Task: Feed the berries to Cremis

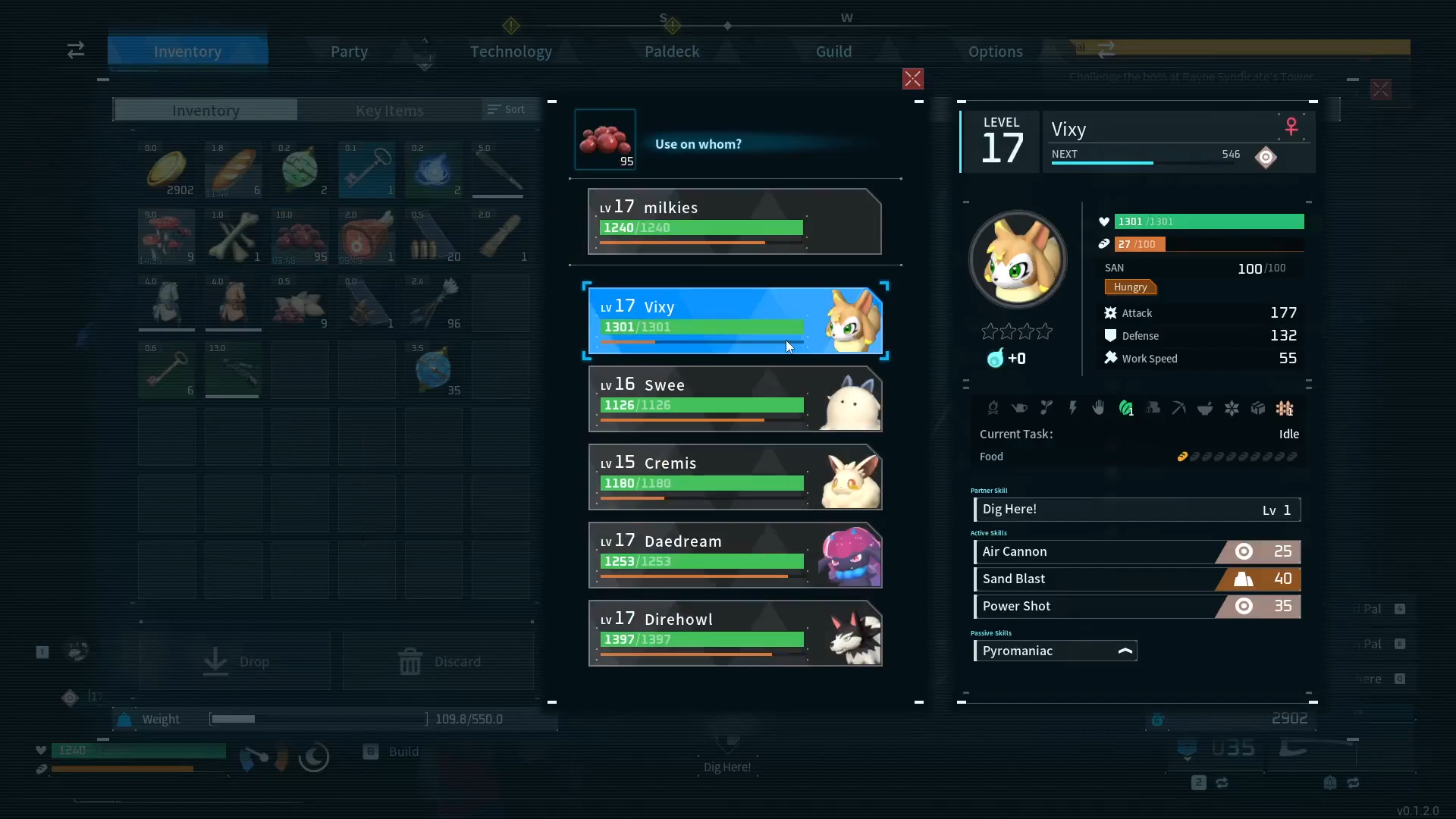Action: click(734, 477)
